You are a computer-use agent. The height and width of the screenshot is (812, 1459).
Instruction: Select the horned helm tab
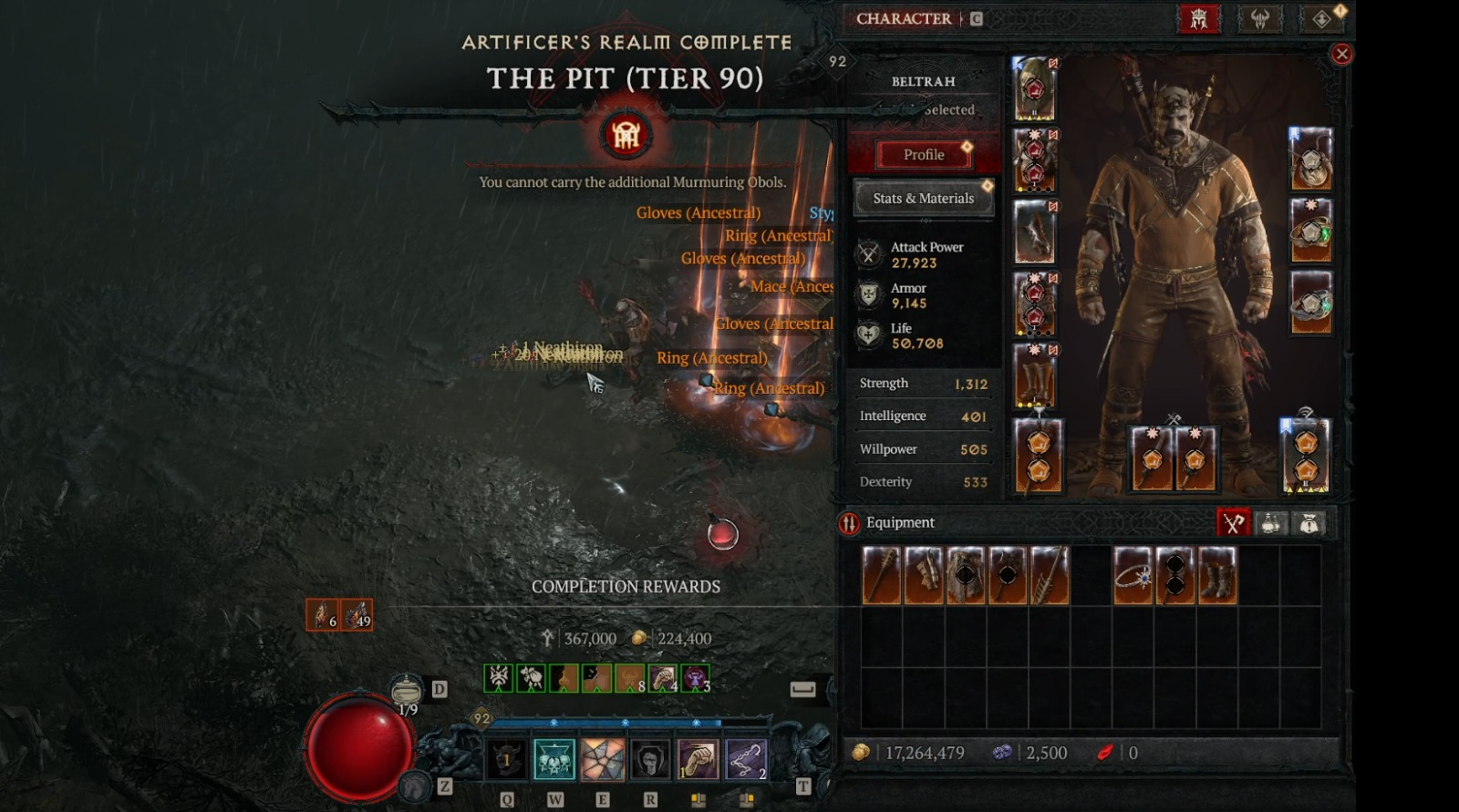point(1259,18)
